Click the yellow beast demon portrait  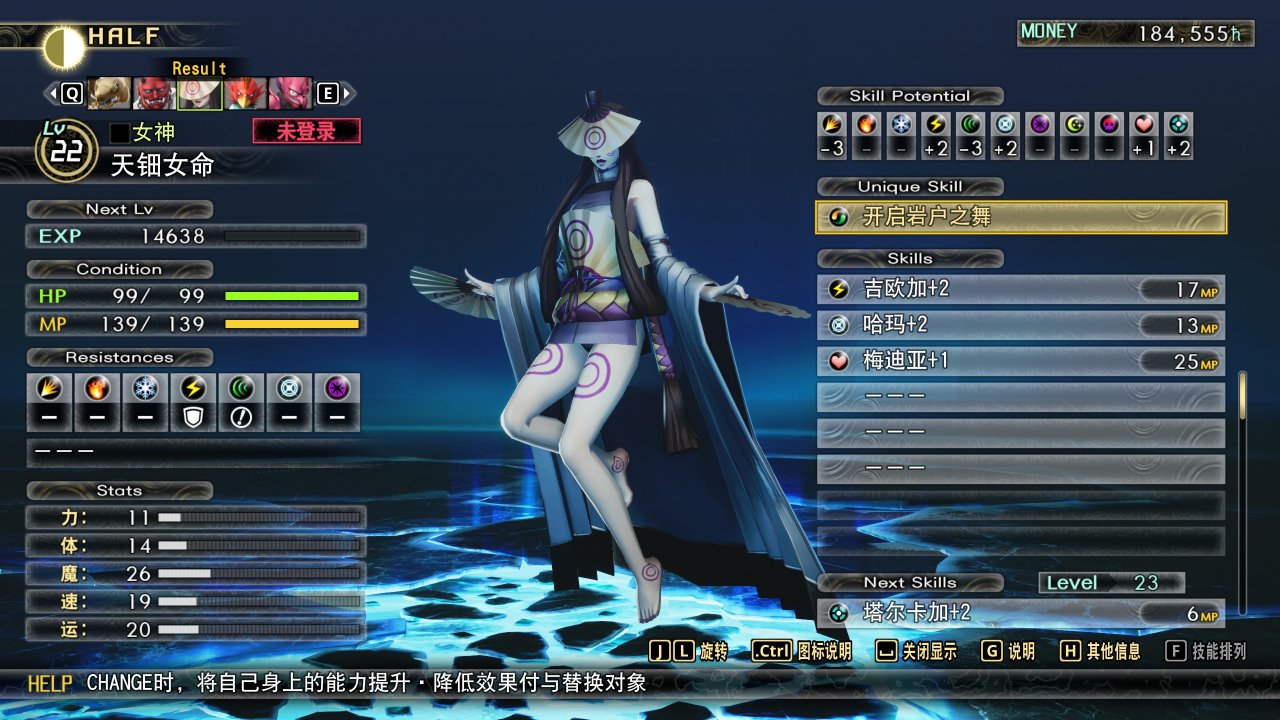click(109, 94)
